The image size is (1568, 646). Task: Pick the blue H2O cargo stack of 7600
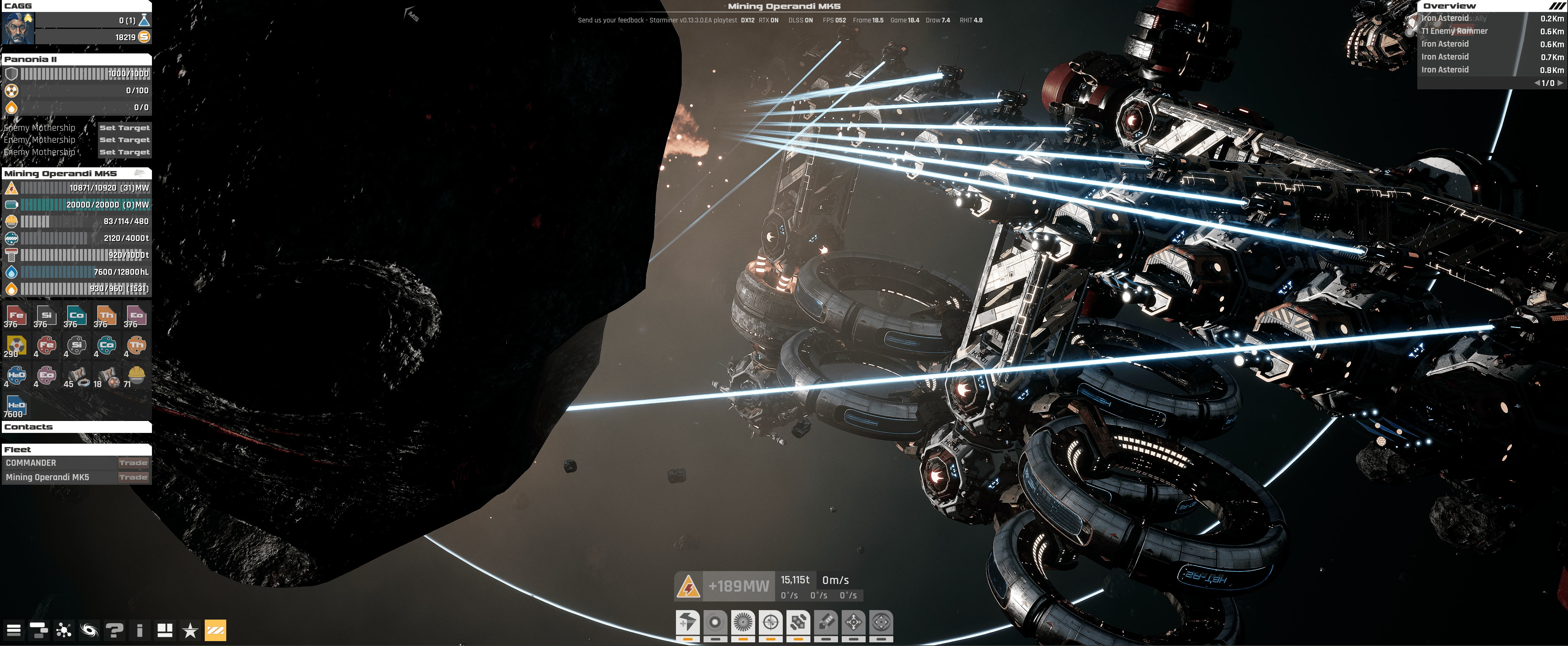[x=16, y=406]
